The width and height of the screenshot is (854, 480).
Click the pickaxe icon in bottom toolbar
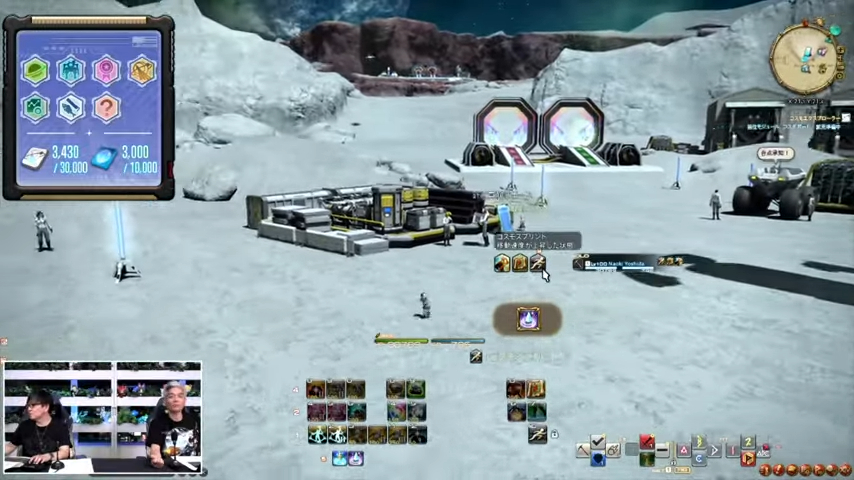(583, 451)
